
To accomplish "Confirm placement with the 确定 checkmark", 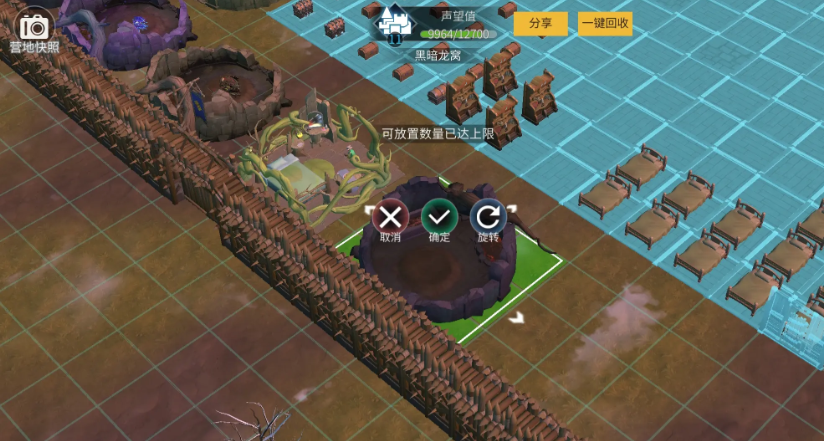I will (439, 216).
